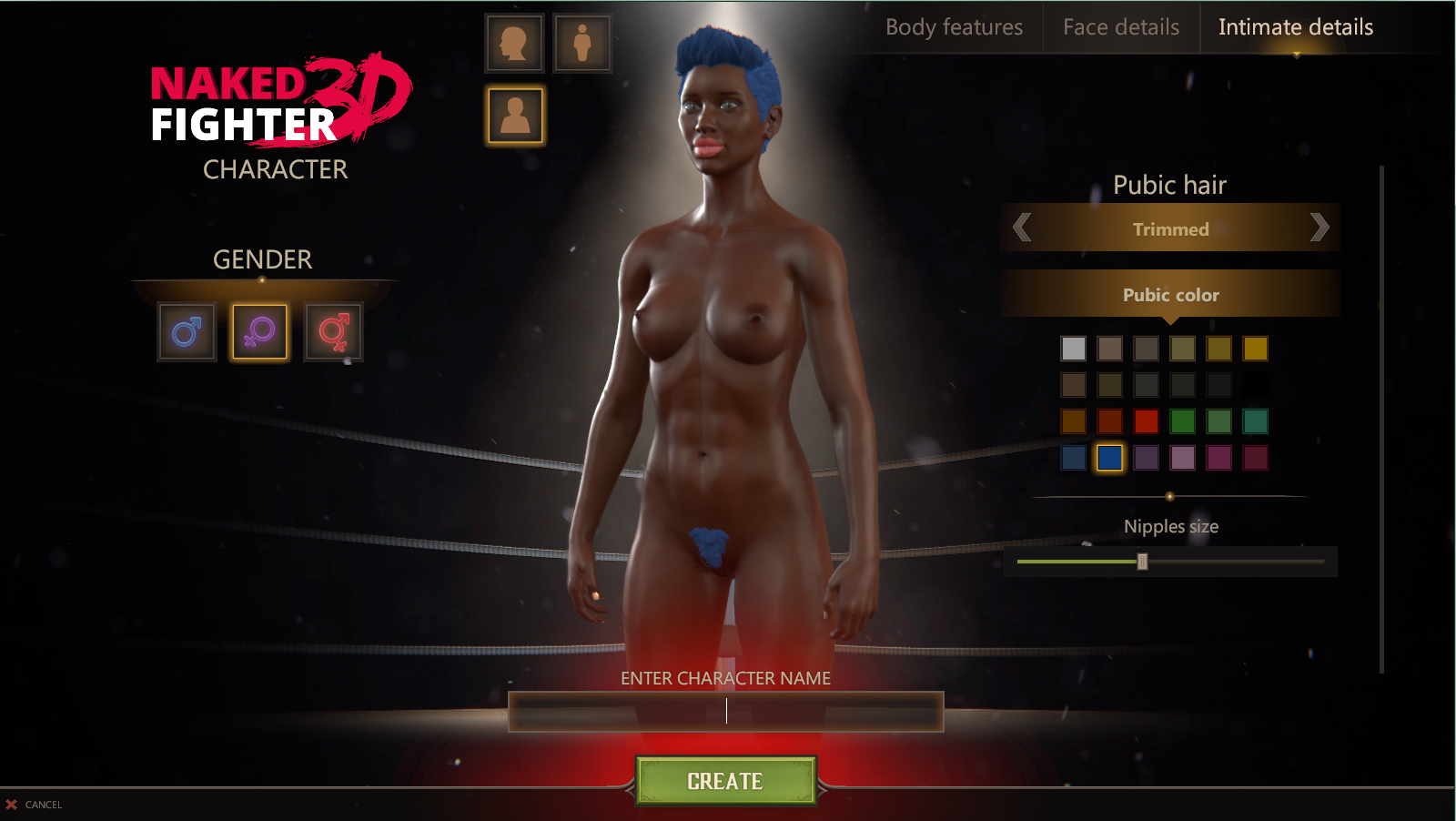Cancel character creation
1456x821 pixels.
pos(35,805)
